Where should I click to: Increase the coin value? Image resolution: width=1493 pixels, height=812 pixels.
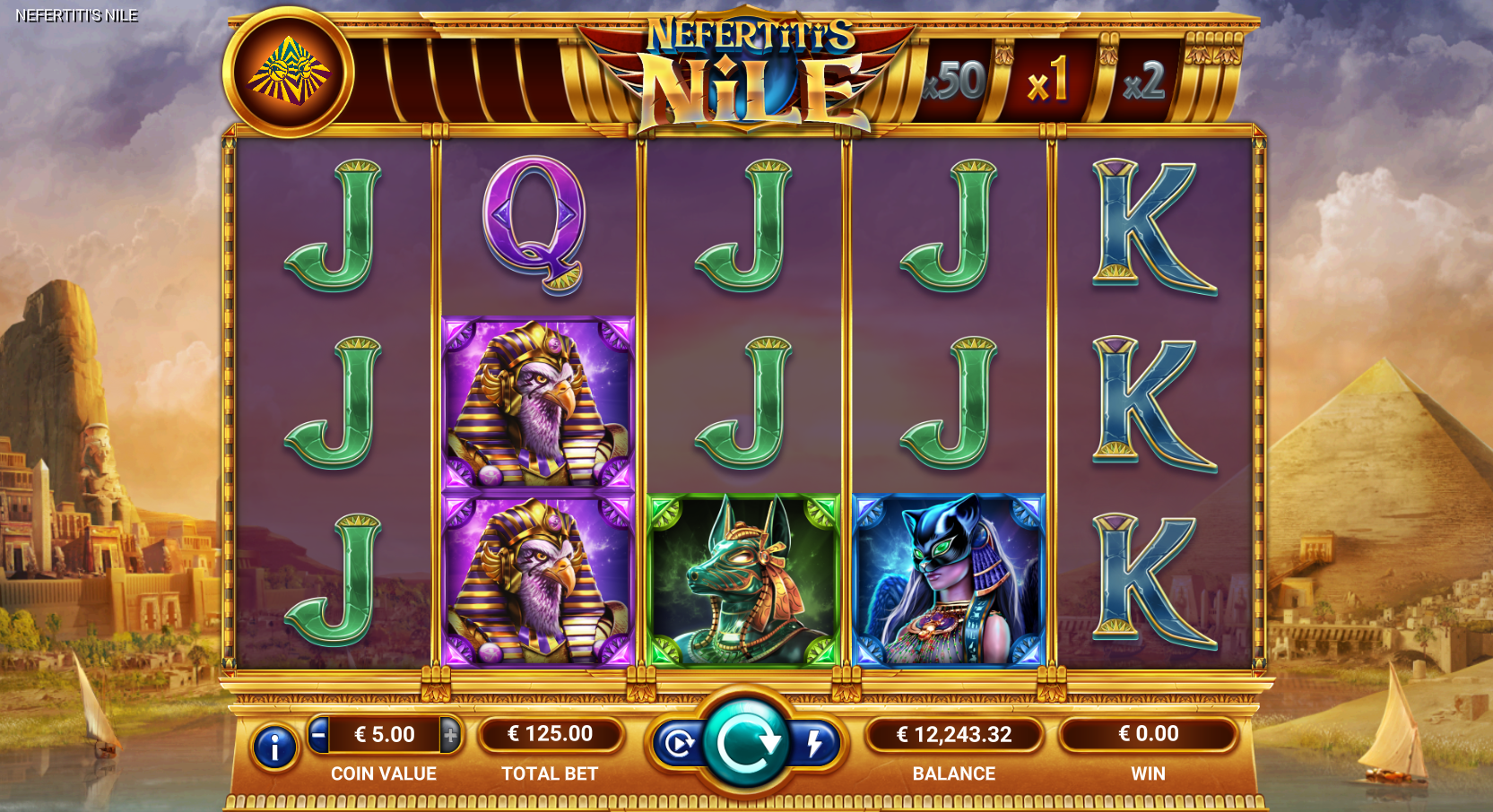(x=450, y=735)
